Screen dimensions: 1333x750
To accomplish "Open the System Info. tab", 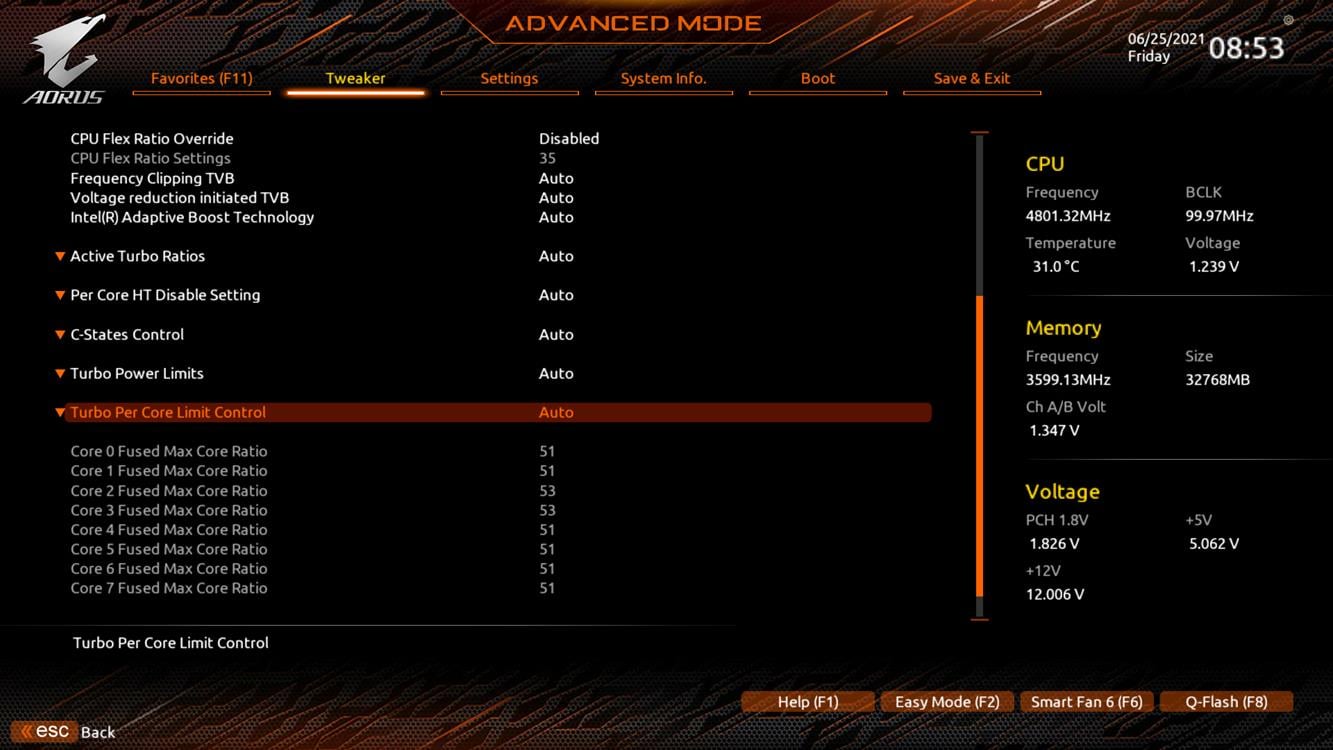I will point(663,78).
